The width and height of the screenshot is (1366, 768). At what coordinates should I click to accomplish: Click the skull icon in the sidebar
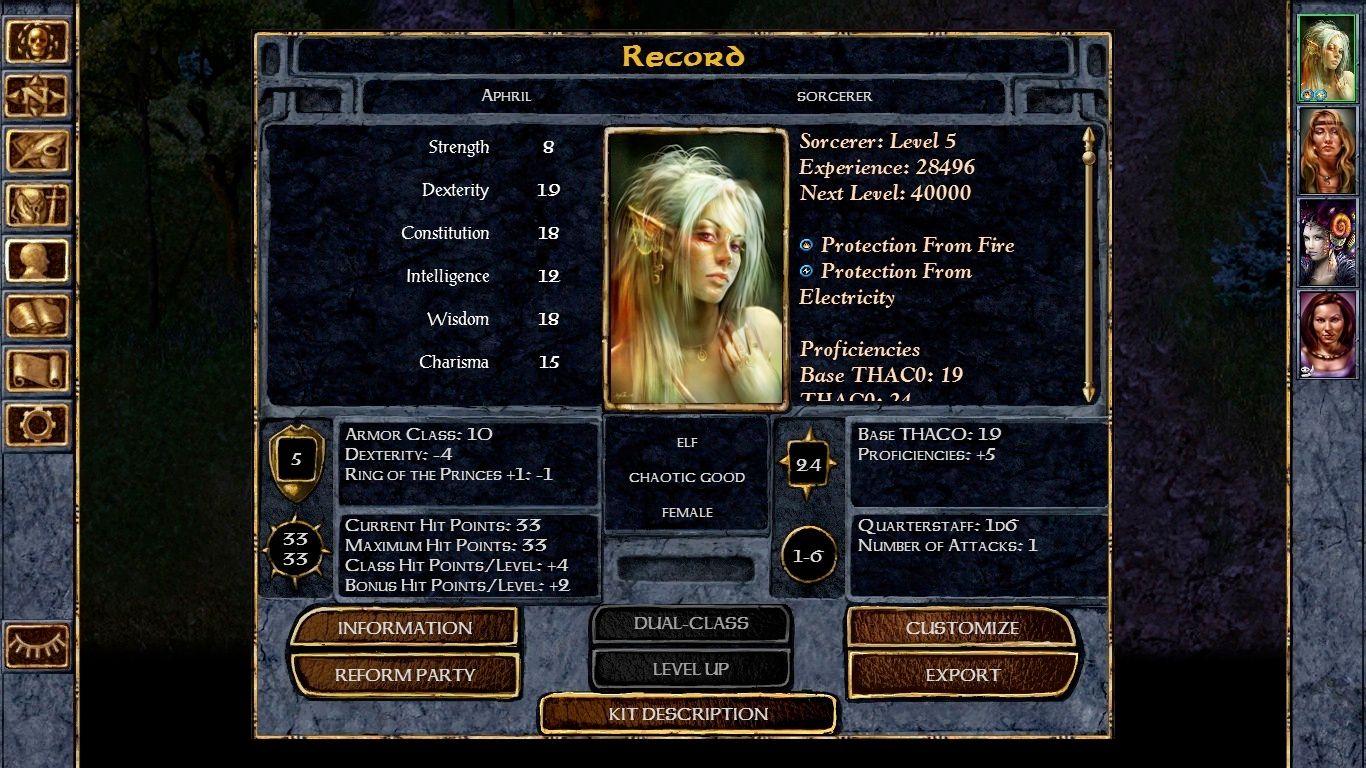(37, 42)
